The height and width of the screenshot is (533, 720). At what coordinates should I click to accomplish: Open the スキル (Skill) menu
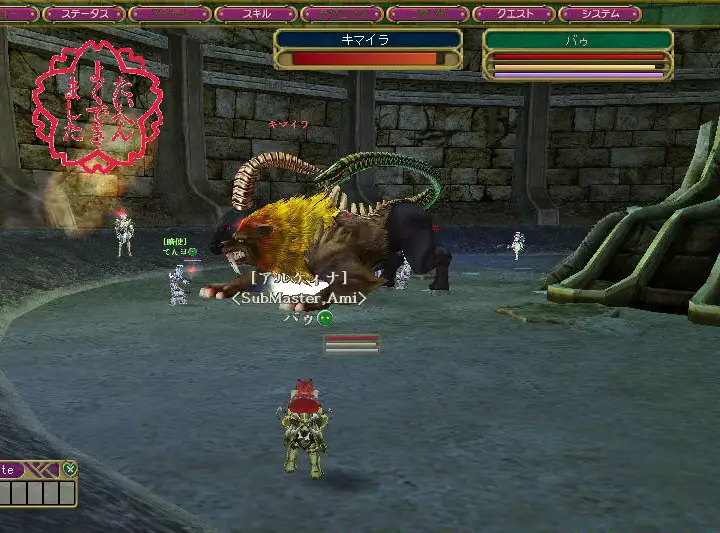(255, 14)
